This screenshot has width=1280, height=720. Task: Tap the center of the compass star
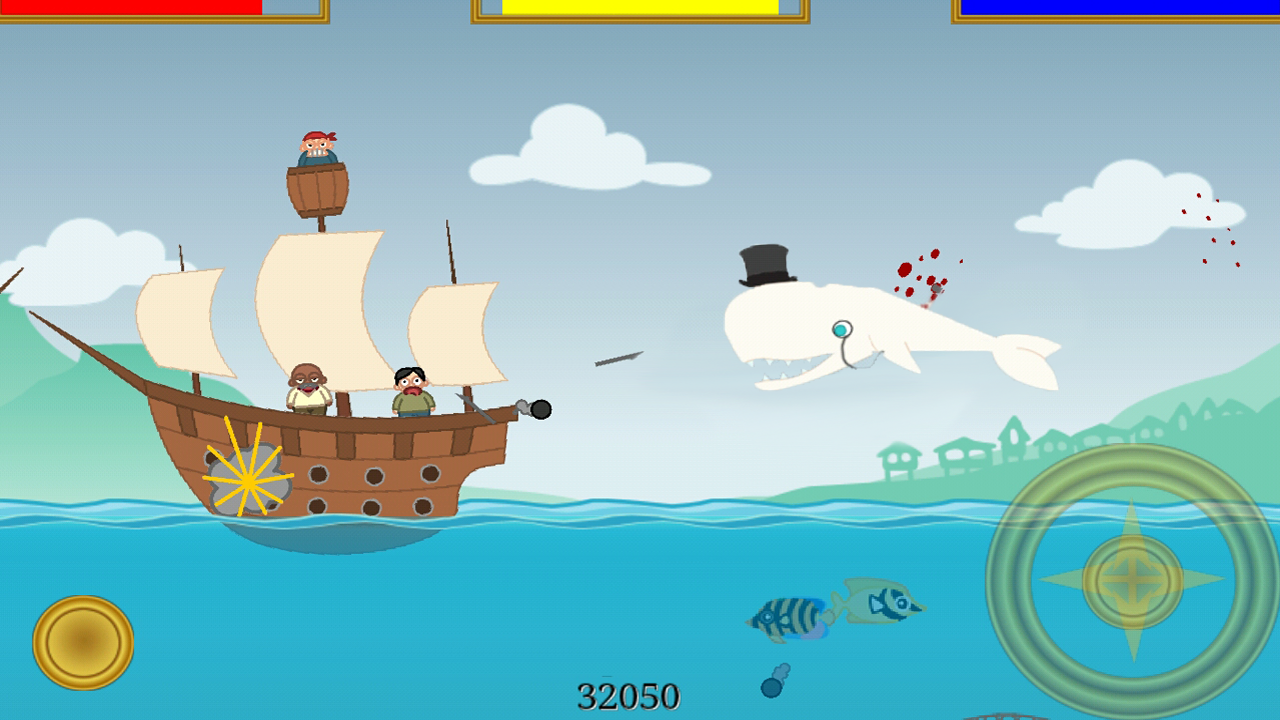1131,580
